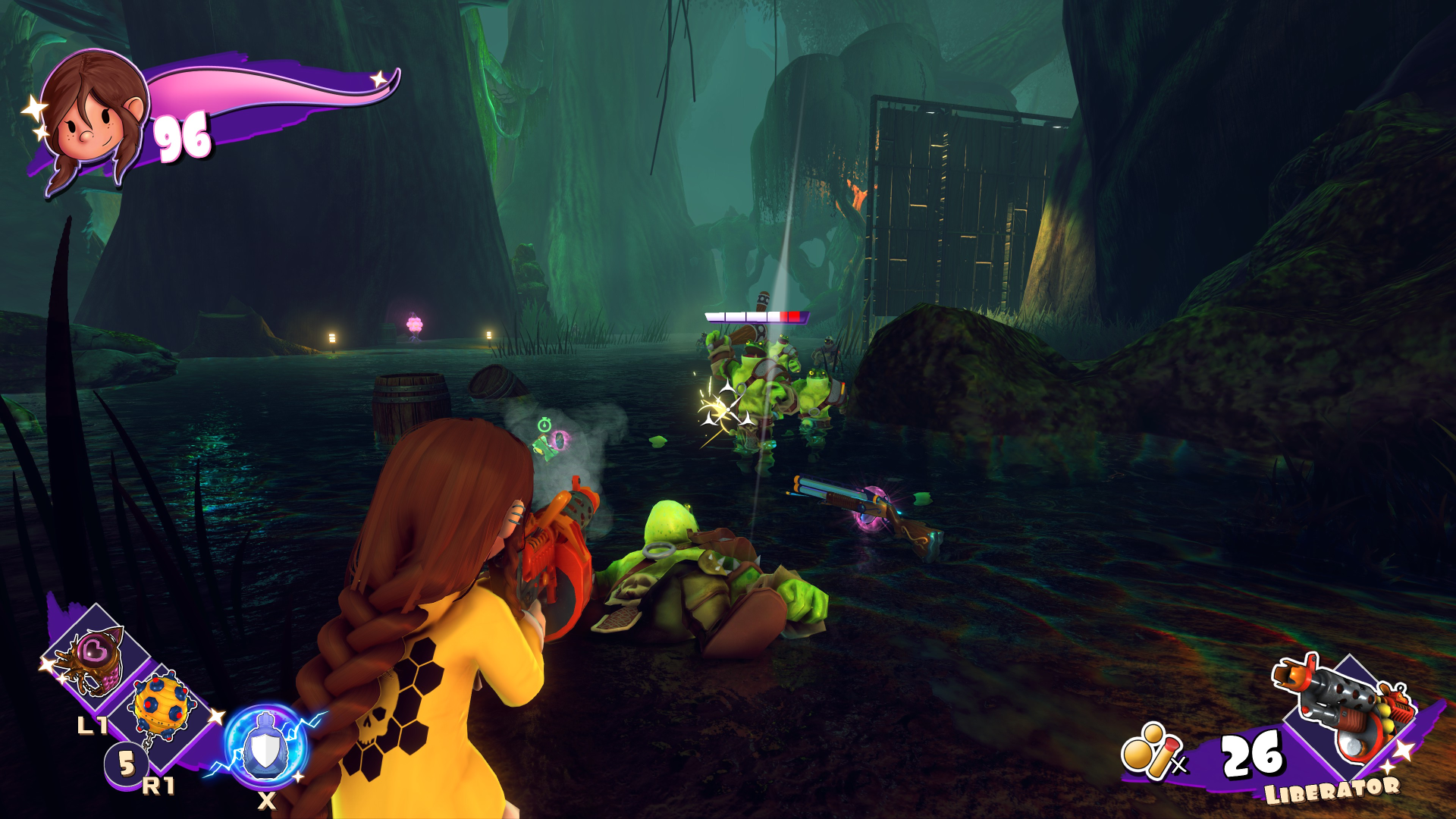The image size is (1456, 819).
Task: Activate the spiked yellow mine grenade
Action: 161,705
